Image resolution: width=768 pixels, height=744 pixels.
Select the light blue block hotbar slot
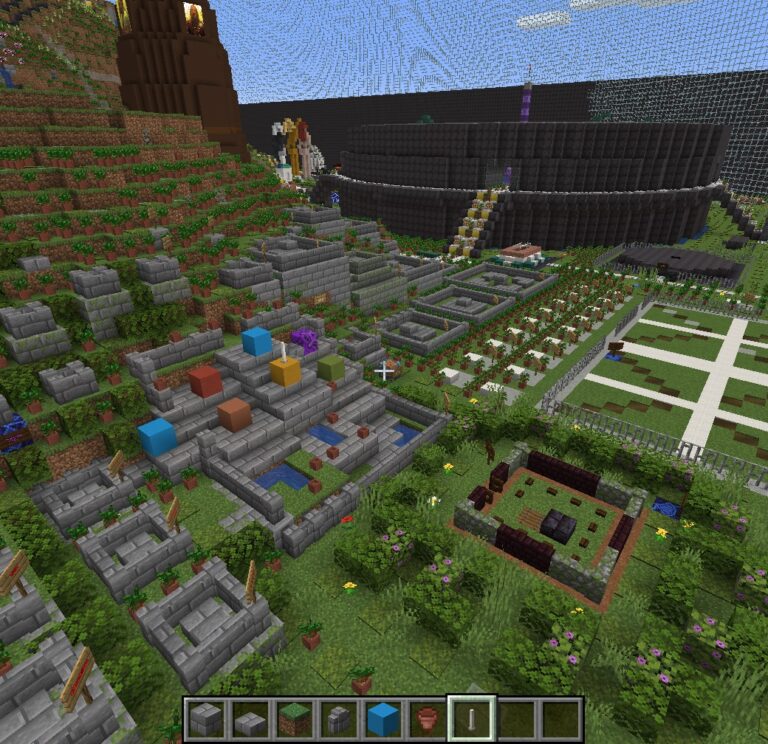pyautogui.click(x=383, y=718)
